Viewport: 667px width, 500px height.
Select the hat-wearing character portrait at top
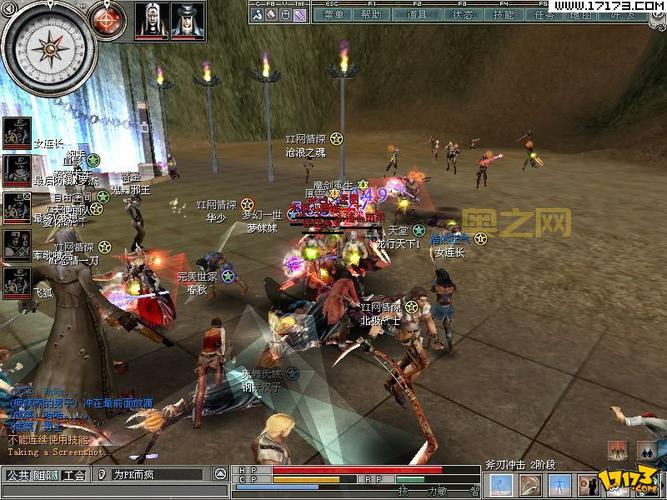[x=186, y=19]
